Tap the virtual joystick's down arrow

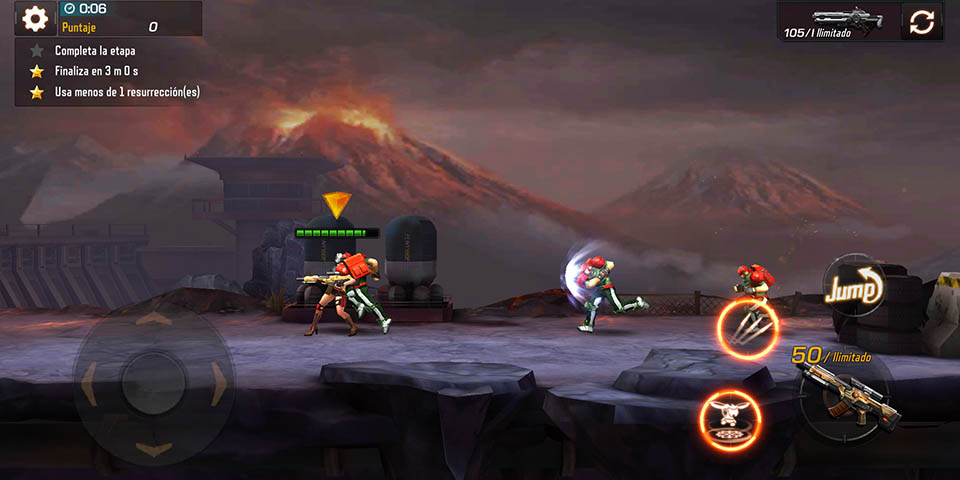(153, 450)
